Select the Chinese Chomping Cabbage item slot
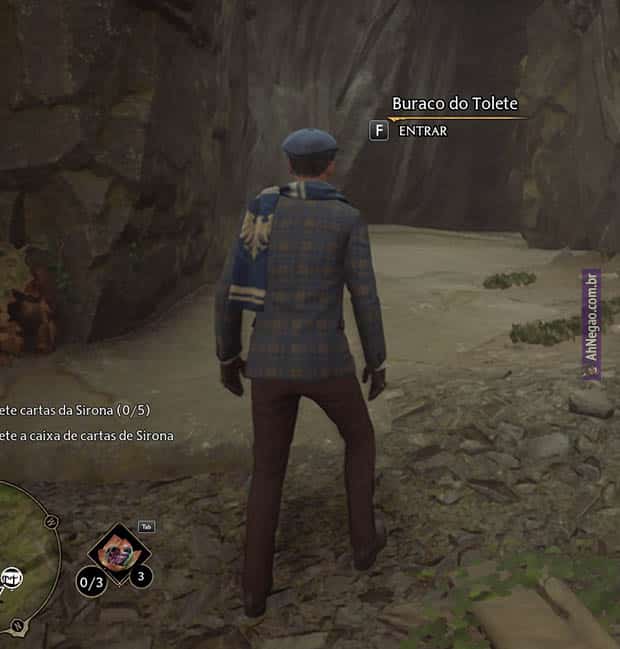 click(119, 552)
